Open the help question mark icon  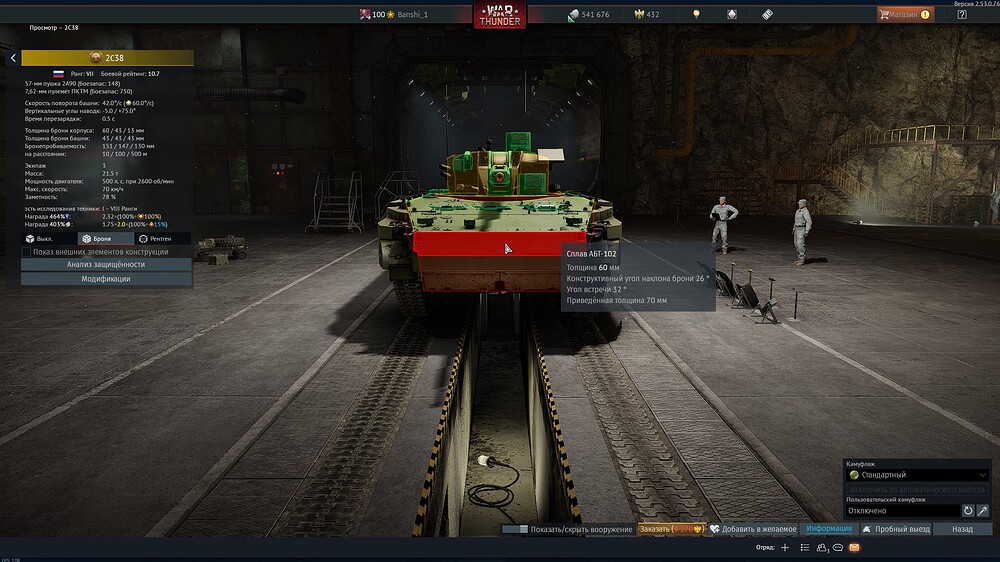962,14
